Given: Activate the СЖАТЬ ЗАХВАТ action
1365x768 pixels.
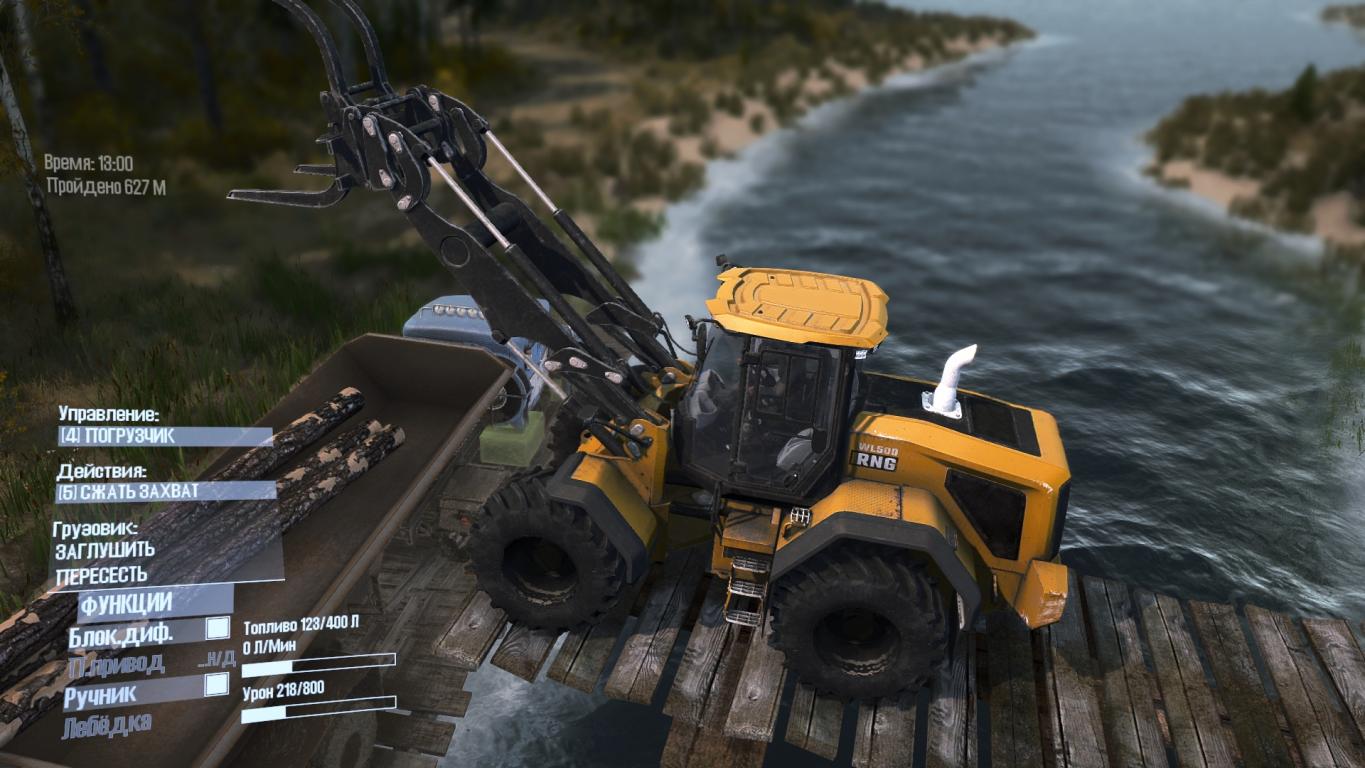Looking at the screenshot, I should (x=166, y=491).
